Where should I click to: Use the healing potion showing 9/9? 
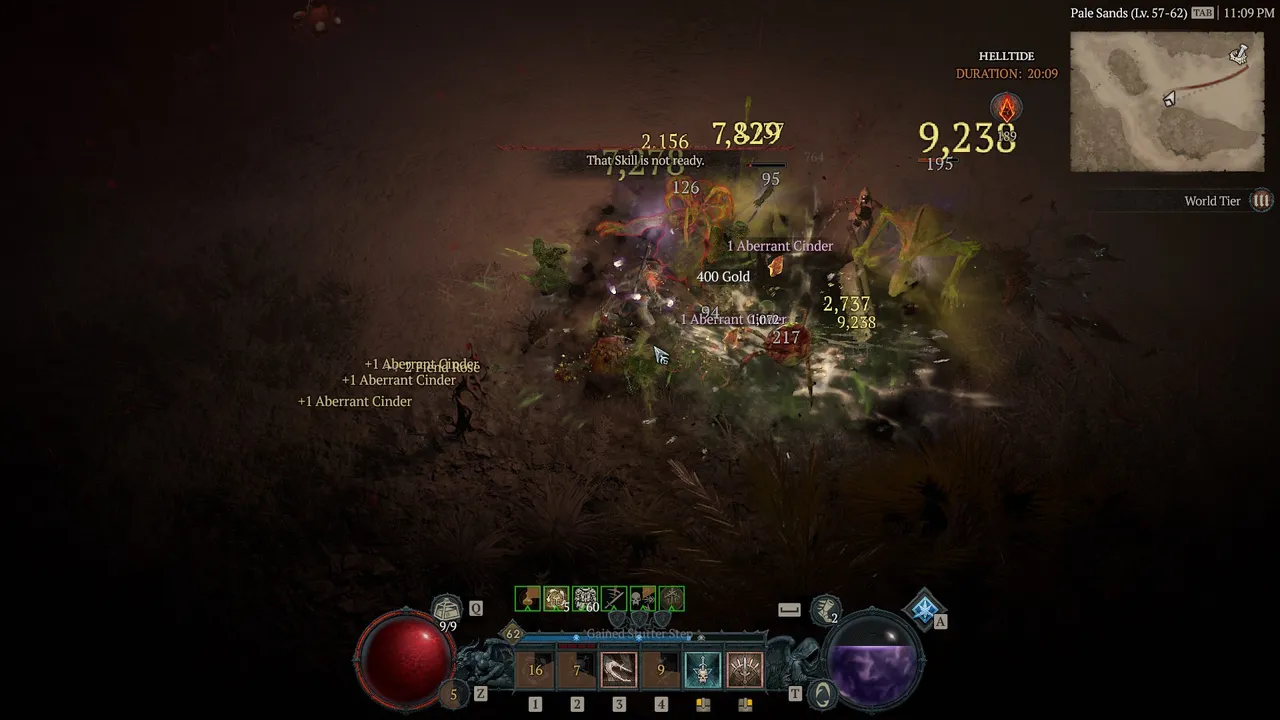click(447, 608)
